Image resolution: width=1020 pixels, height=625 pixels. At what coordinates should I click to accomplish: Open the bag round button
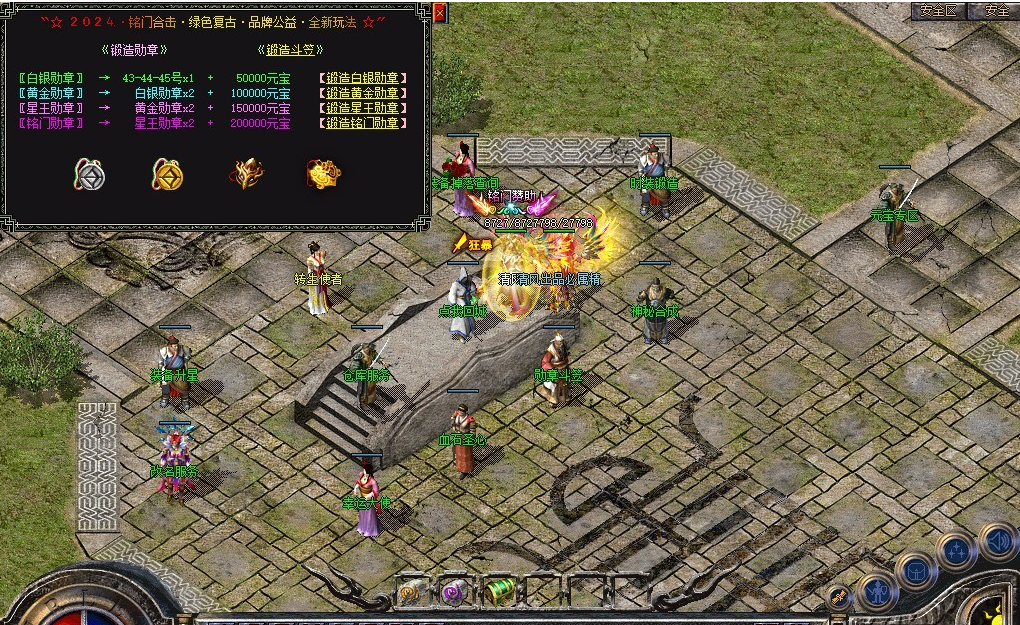click(x=916, y=569)
